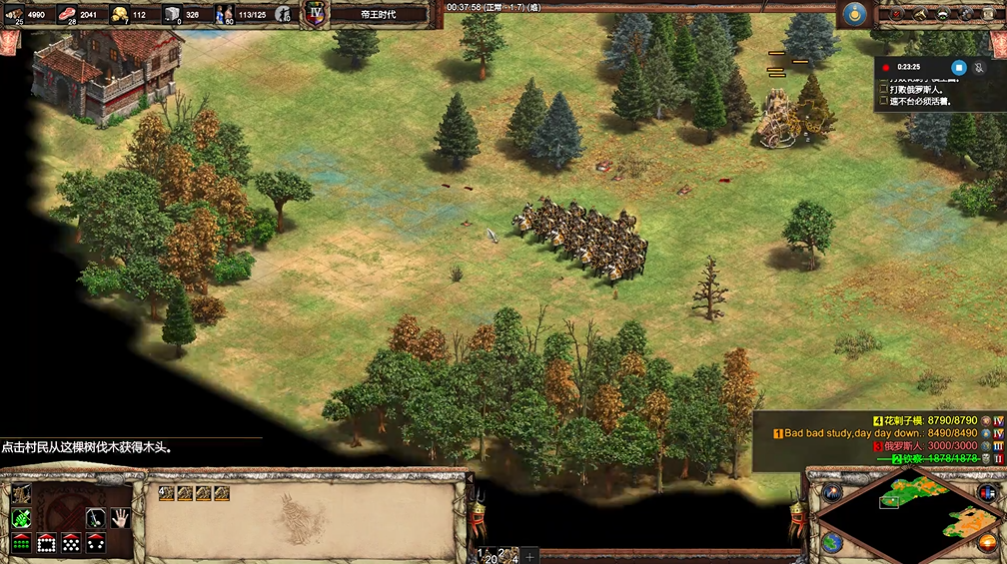Viewport: 1007px width, 564px height.
Task: Send a flare signal from the minimap
Action: tap(832, 491)
